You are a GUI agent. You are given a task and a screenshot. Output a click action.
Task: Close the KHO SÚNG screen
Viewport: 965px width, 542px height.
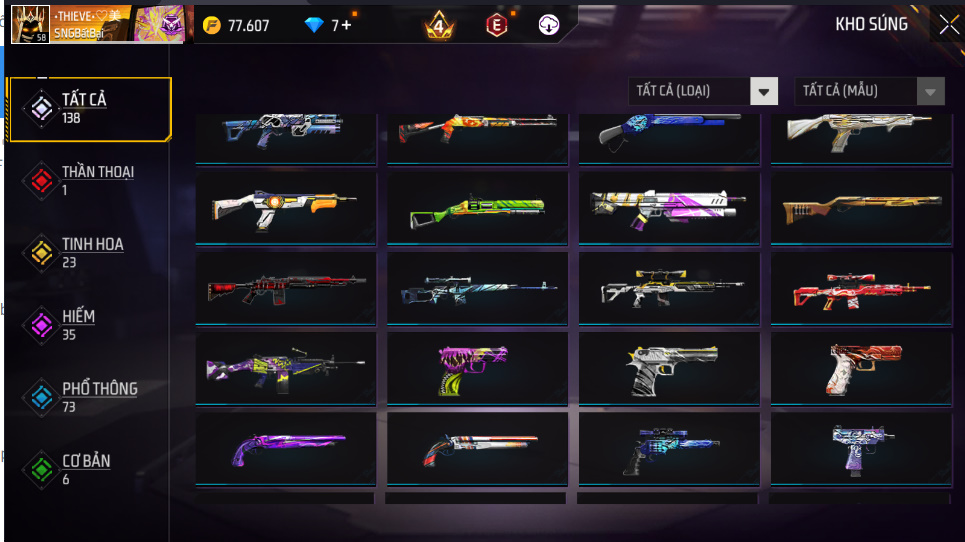(947, 25)
